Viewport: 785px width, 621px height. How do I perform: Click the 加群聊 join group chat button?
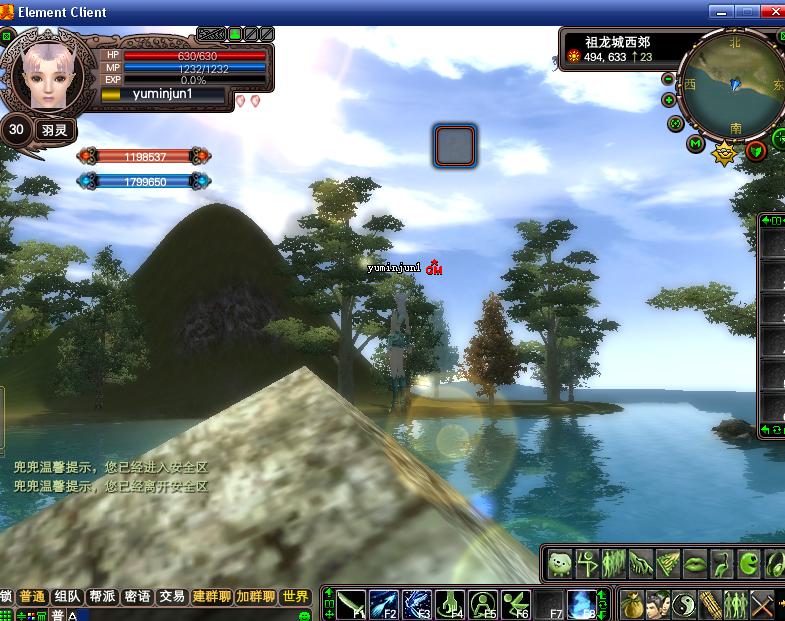pyautogui.click(x=255, y=597)
